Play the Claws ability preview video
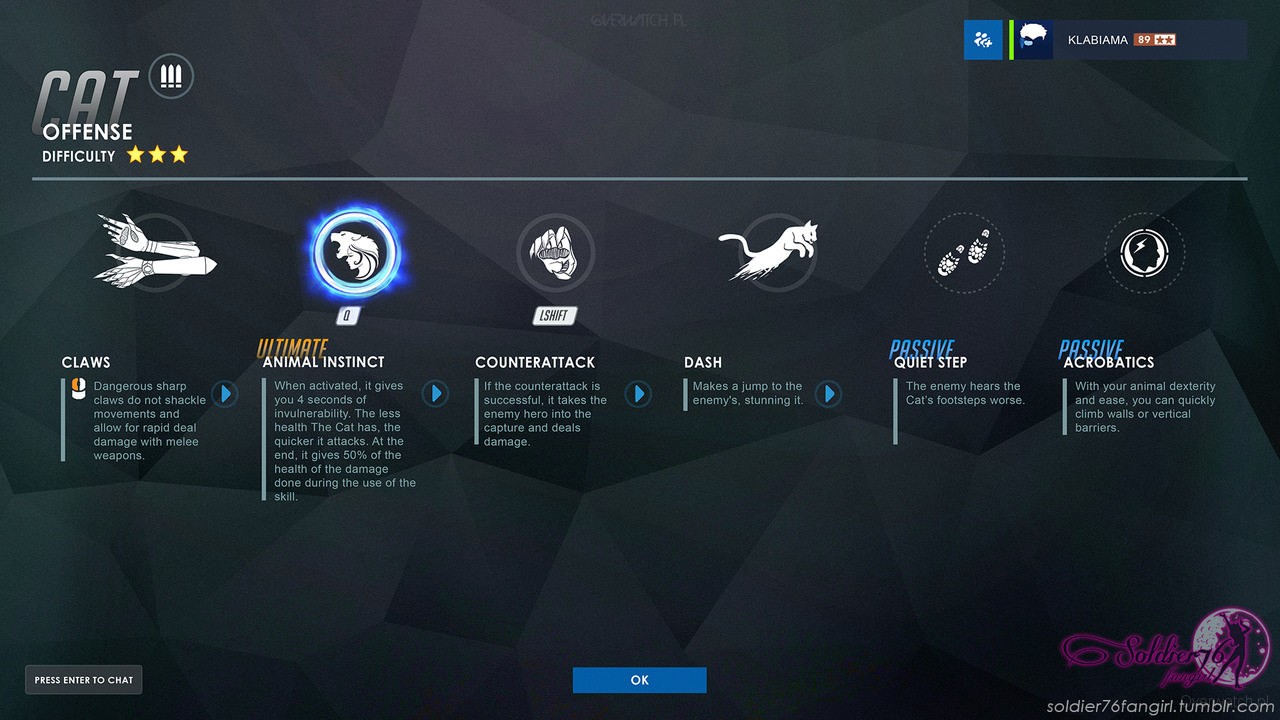This screenshot has width=1280, height=720. [224, 393]
